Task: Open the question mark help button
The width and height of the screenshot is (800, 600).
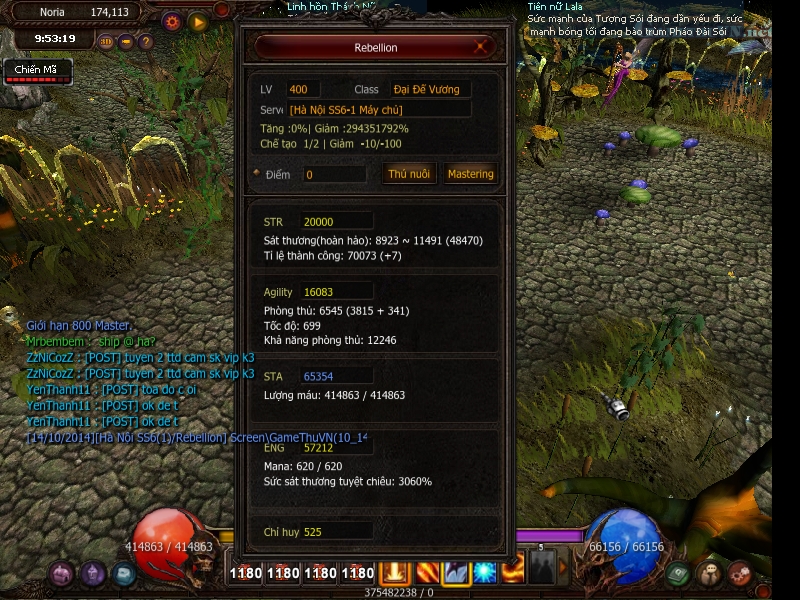Action: pos(146,42)
